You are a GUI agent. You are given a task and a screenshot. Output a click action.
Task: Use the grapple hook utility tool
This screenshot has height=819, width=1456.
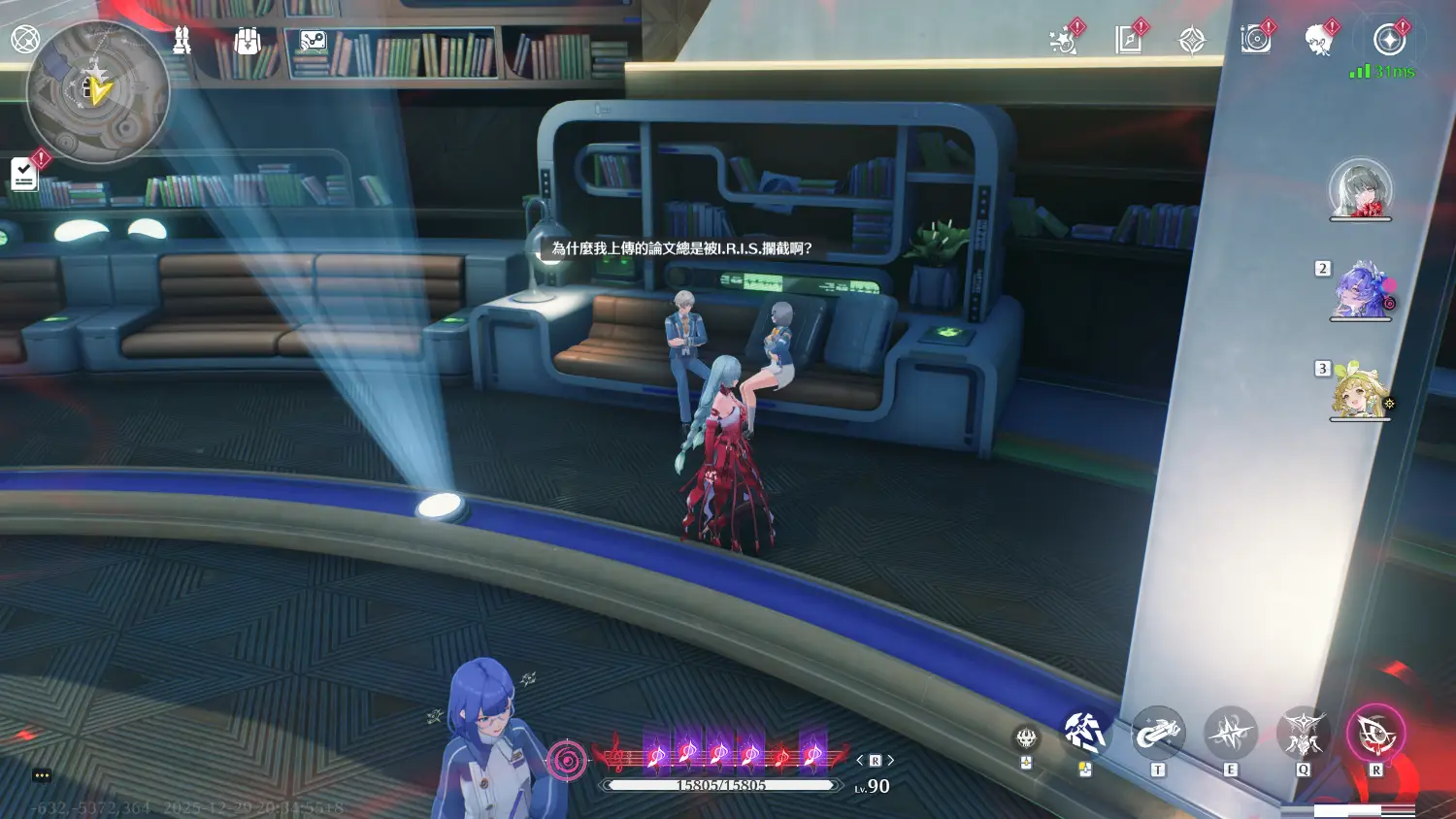pyautogui.click(x=1157, y=734)
